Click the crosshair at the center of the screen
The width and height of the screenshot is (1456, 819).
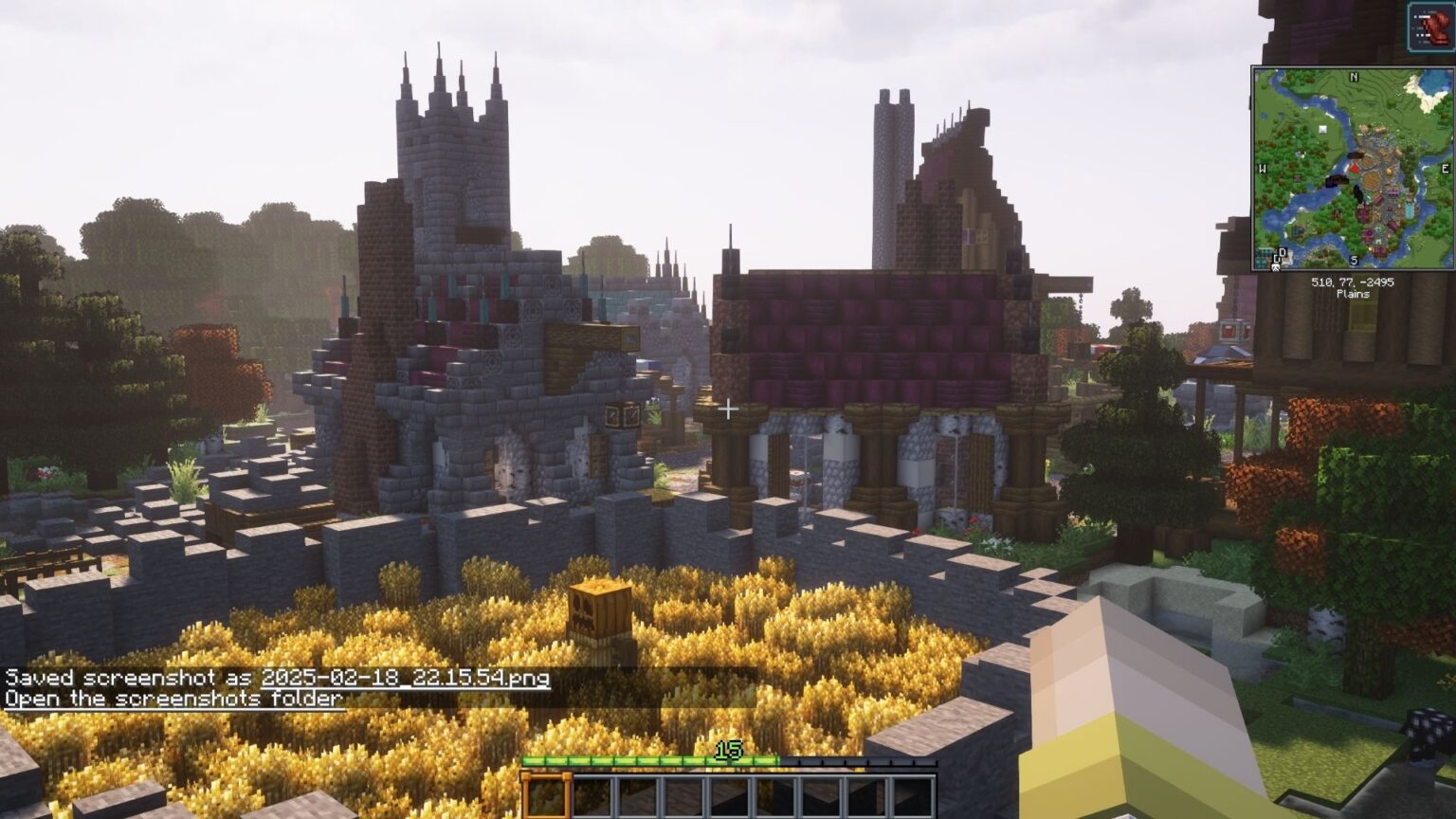click(728, 409)
